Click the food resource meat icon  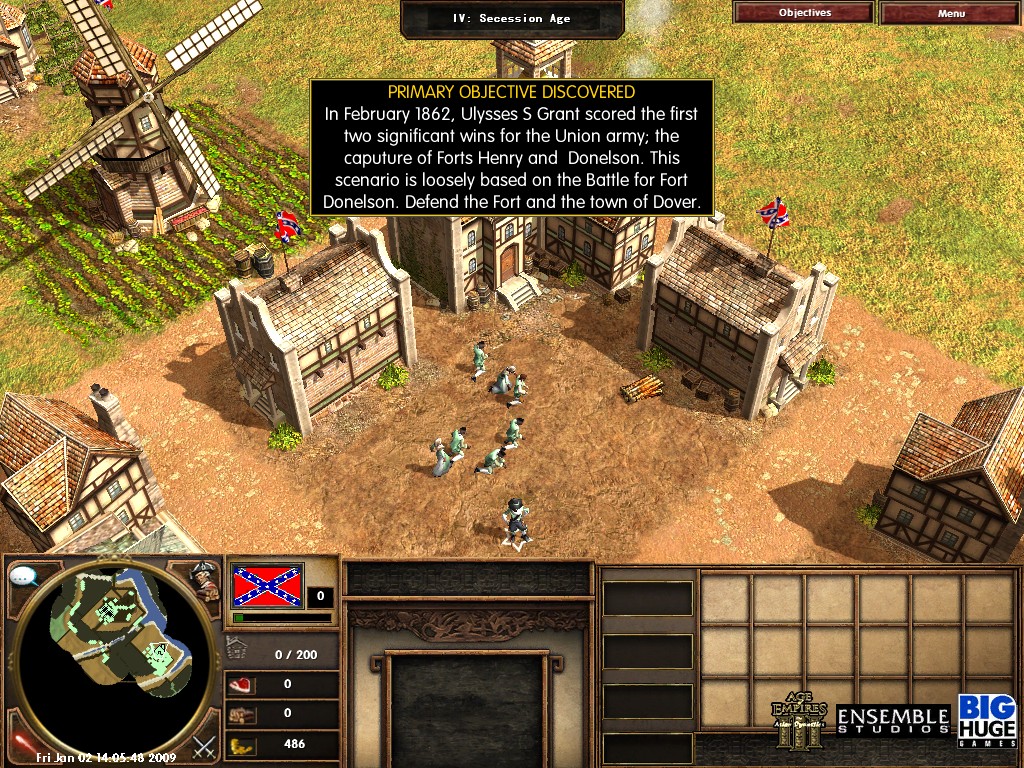(242, 685)
